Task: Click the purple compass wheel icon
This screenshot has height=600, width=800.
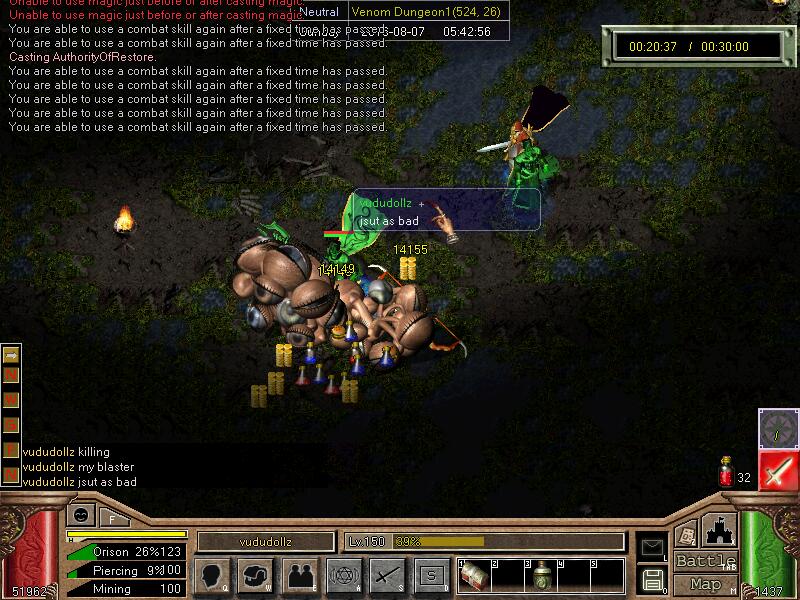Action: point(777,427)
